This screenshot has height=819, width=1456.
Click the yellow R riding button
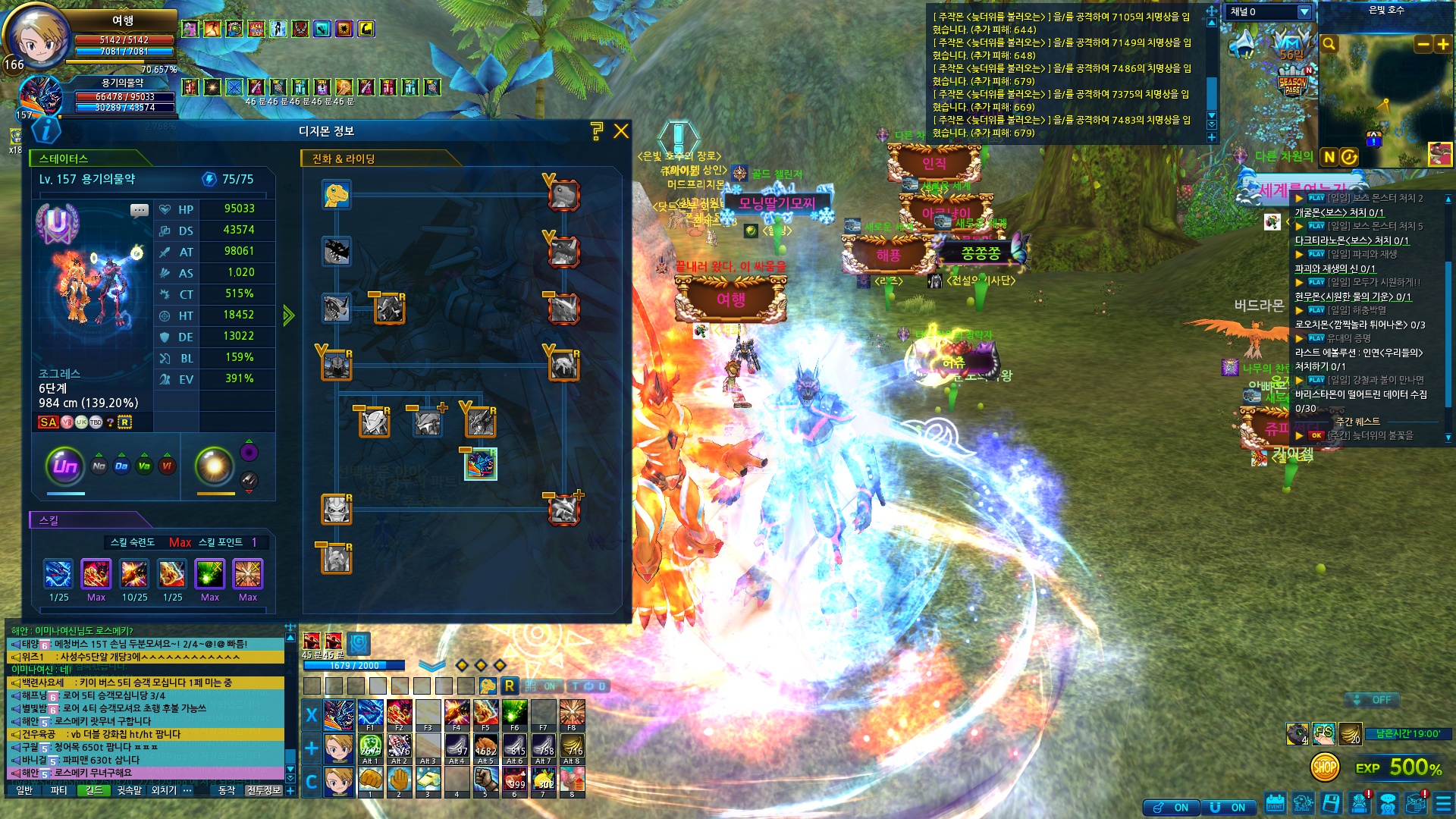click(510, 686)
